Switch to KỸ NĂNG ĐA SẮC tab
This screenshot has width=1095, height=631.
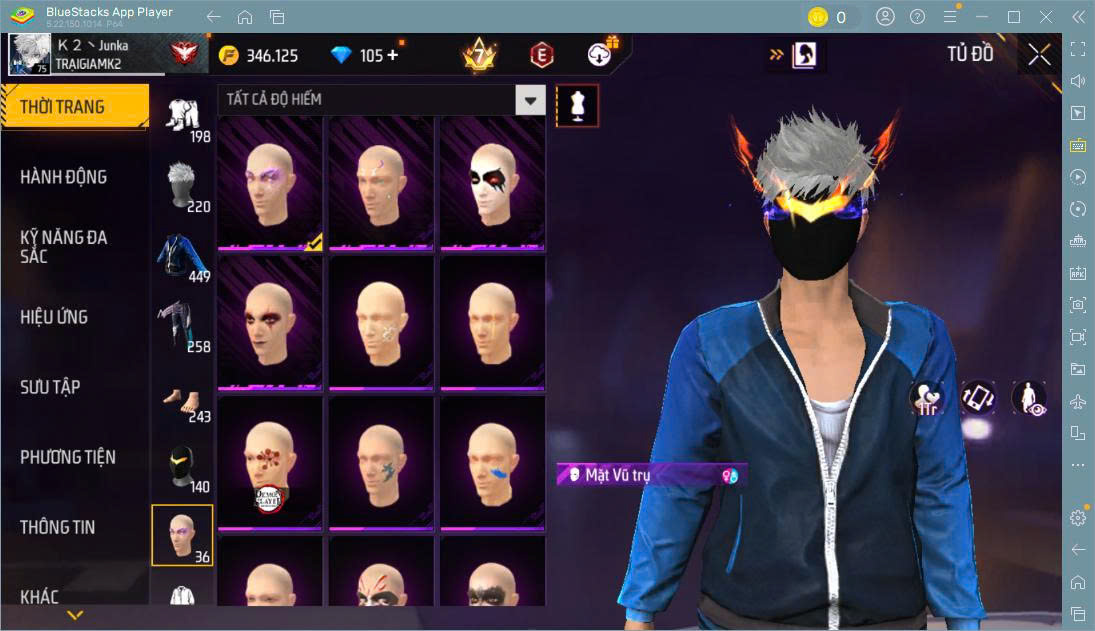pyautogui.click(x=64, y=247)
